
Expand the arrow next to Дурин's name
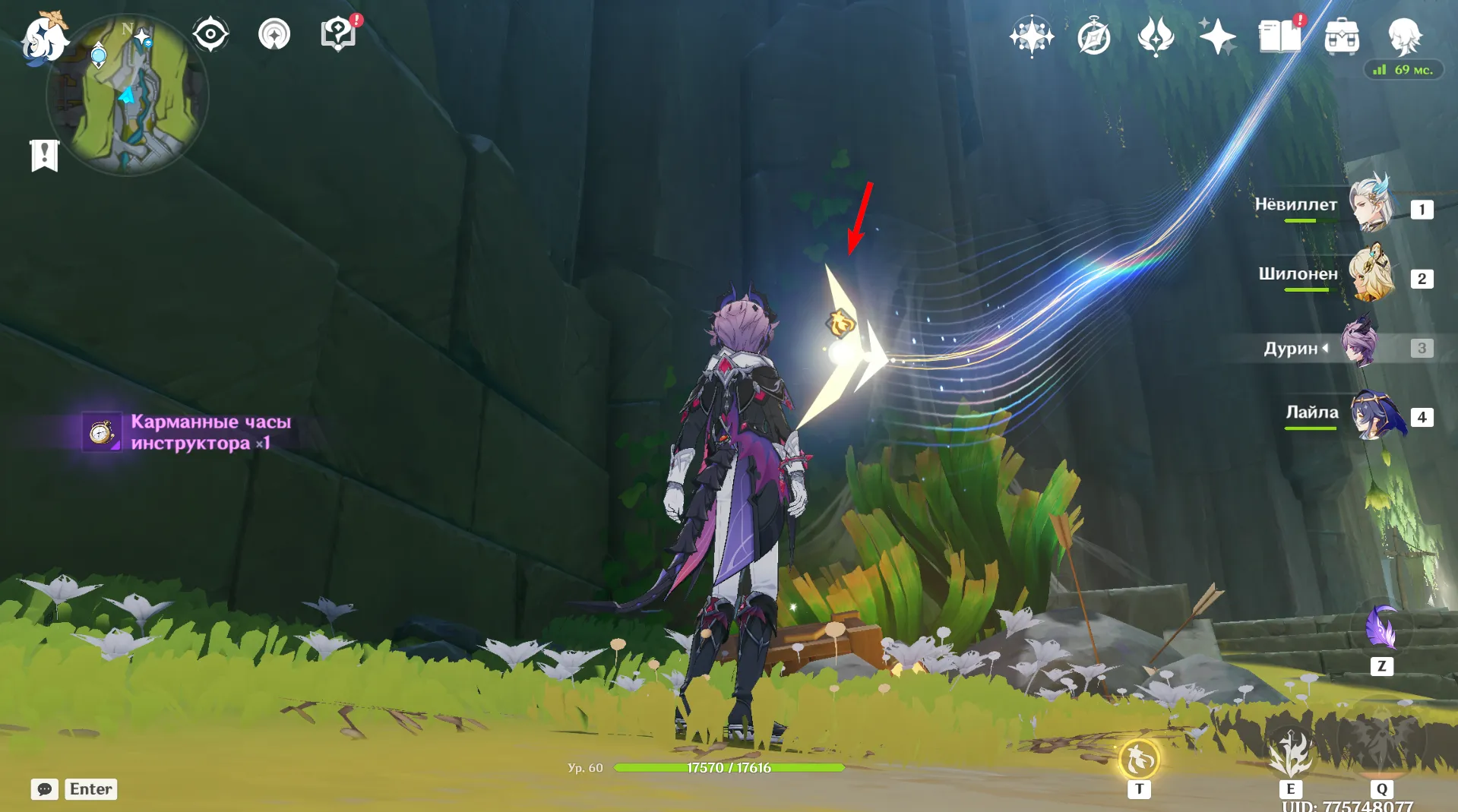tap(1325, 347)
